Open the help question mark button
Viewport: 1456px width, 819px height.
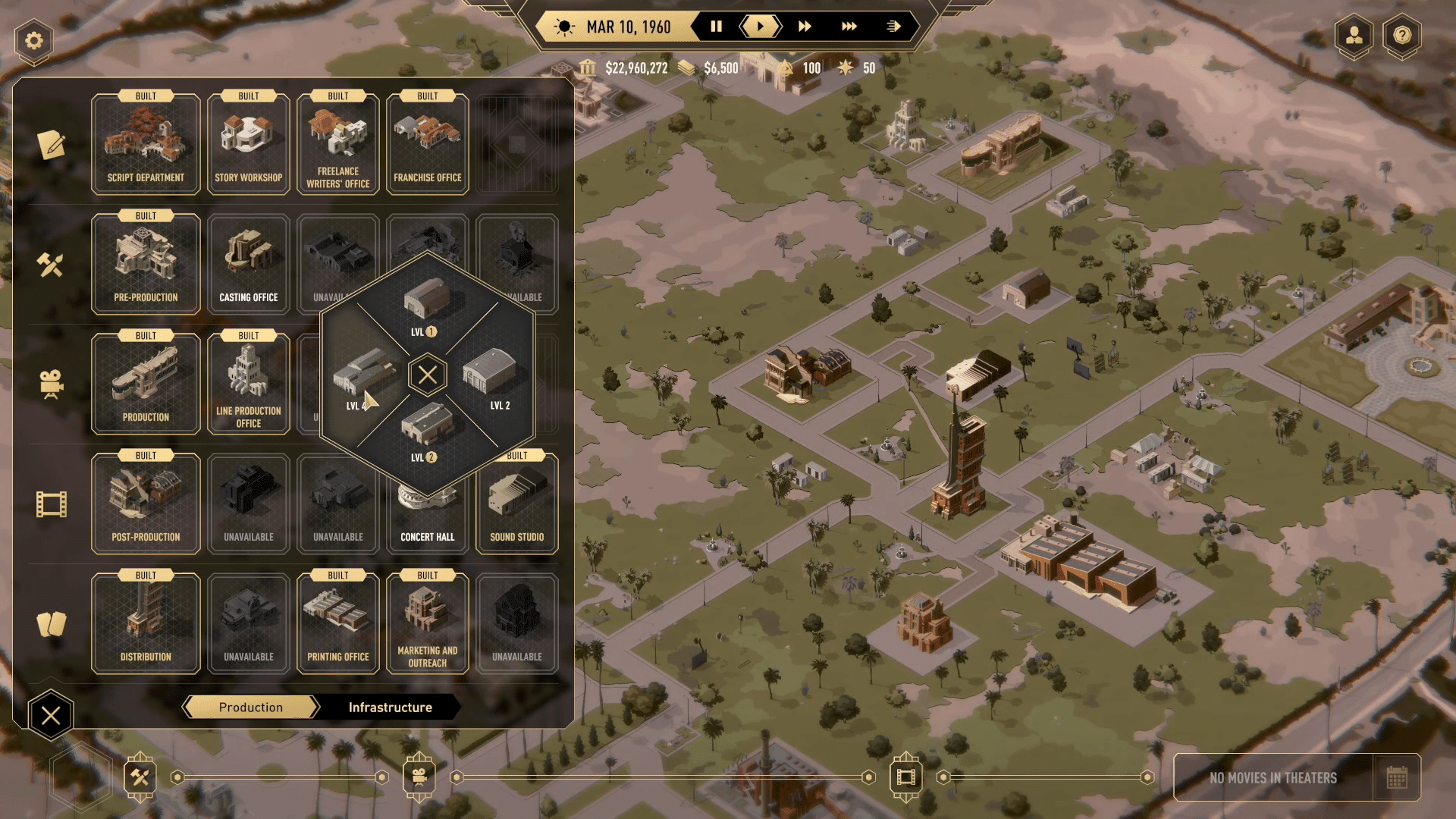(1402, 35)
